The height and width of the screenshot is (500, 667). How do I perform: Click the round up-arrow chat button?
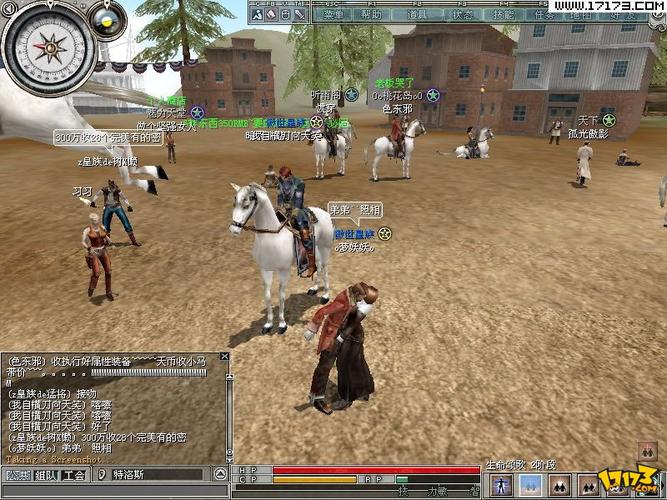pos(219,475)
